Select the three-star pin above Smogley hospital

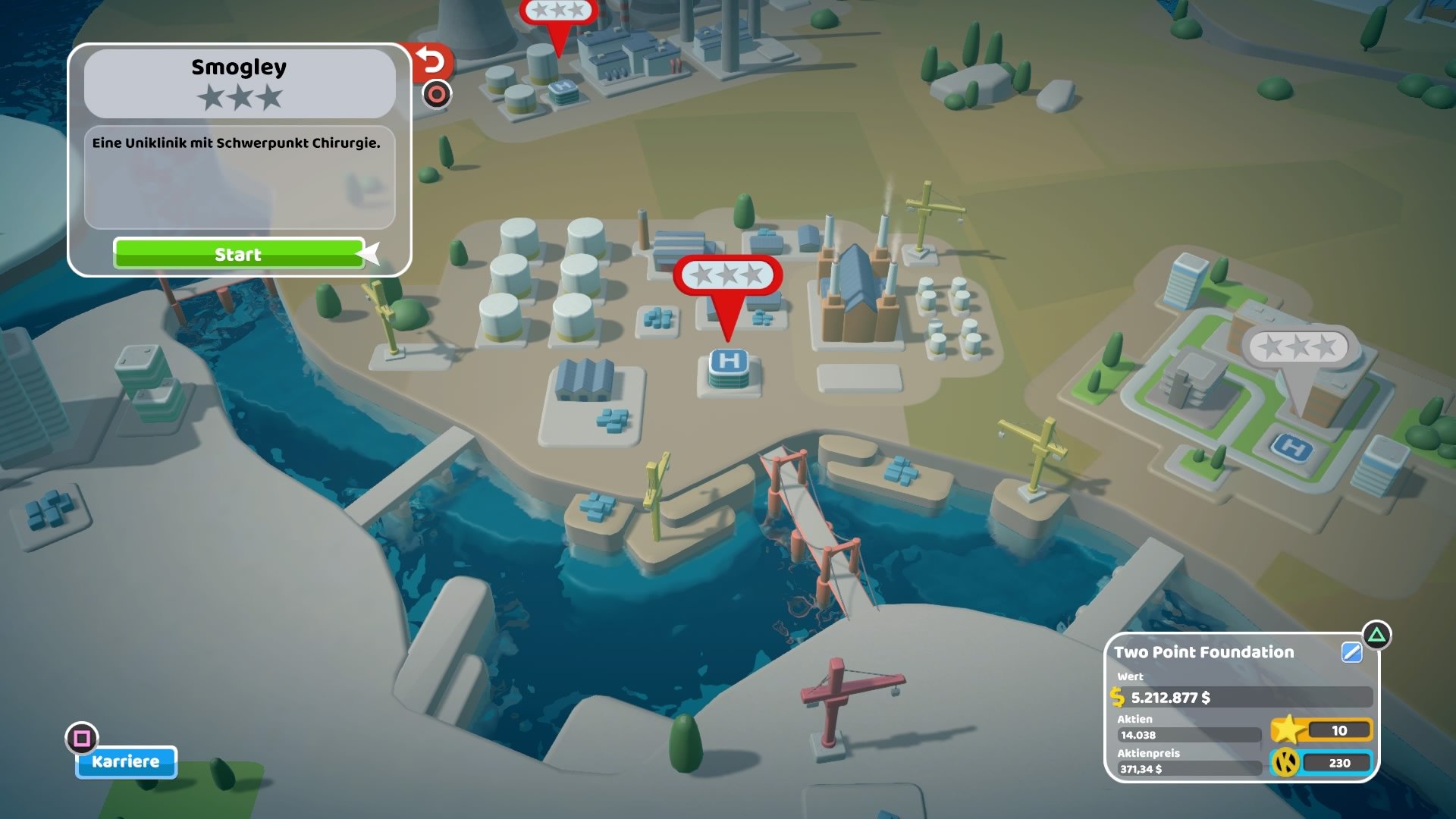729,277
